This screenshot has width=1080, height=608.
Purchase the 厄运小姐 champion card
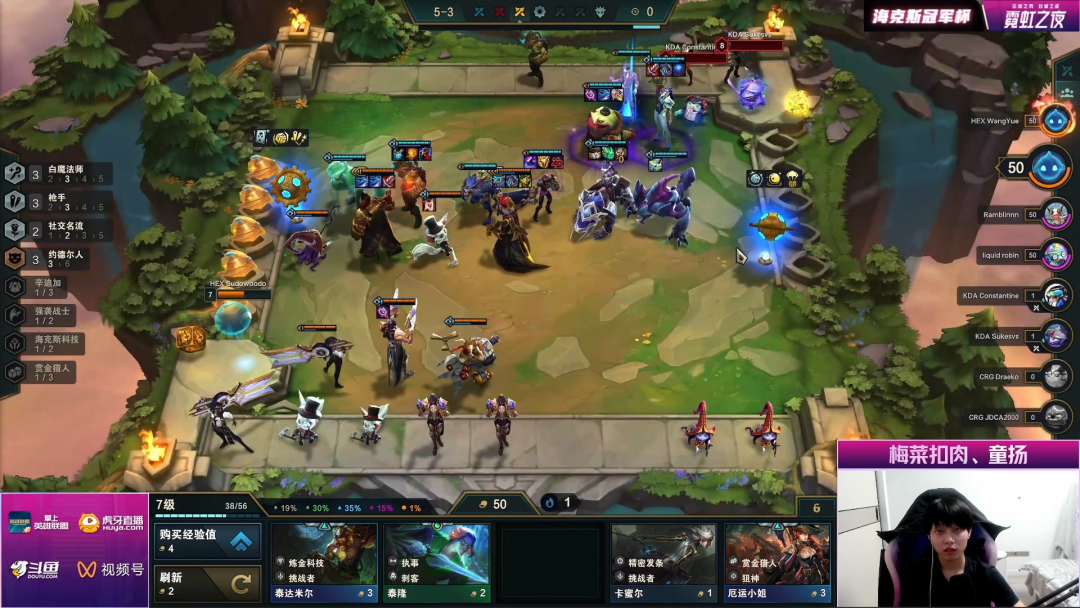pyautogui.click(x=777, y=562)
